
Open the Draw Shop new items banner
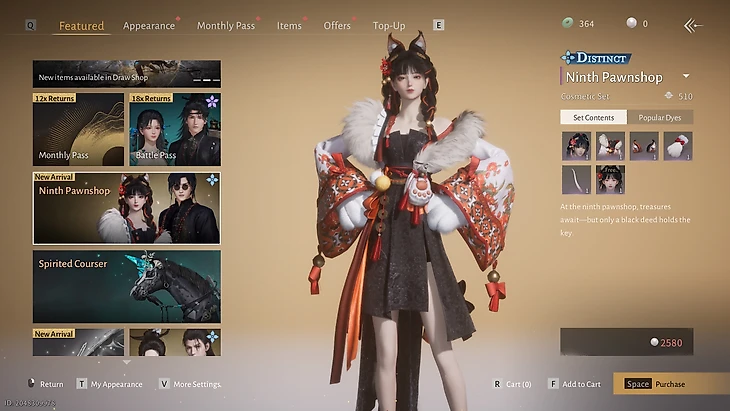click(x=127, y=75)
